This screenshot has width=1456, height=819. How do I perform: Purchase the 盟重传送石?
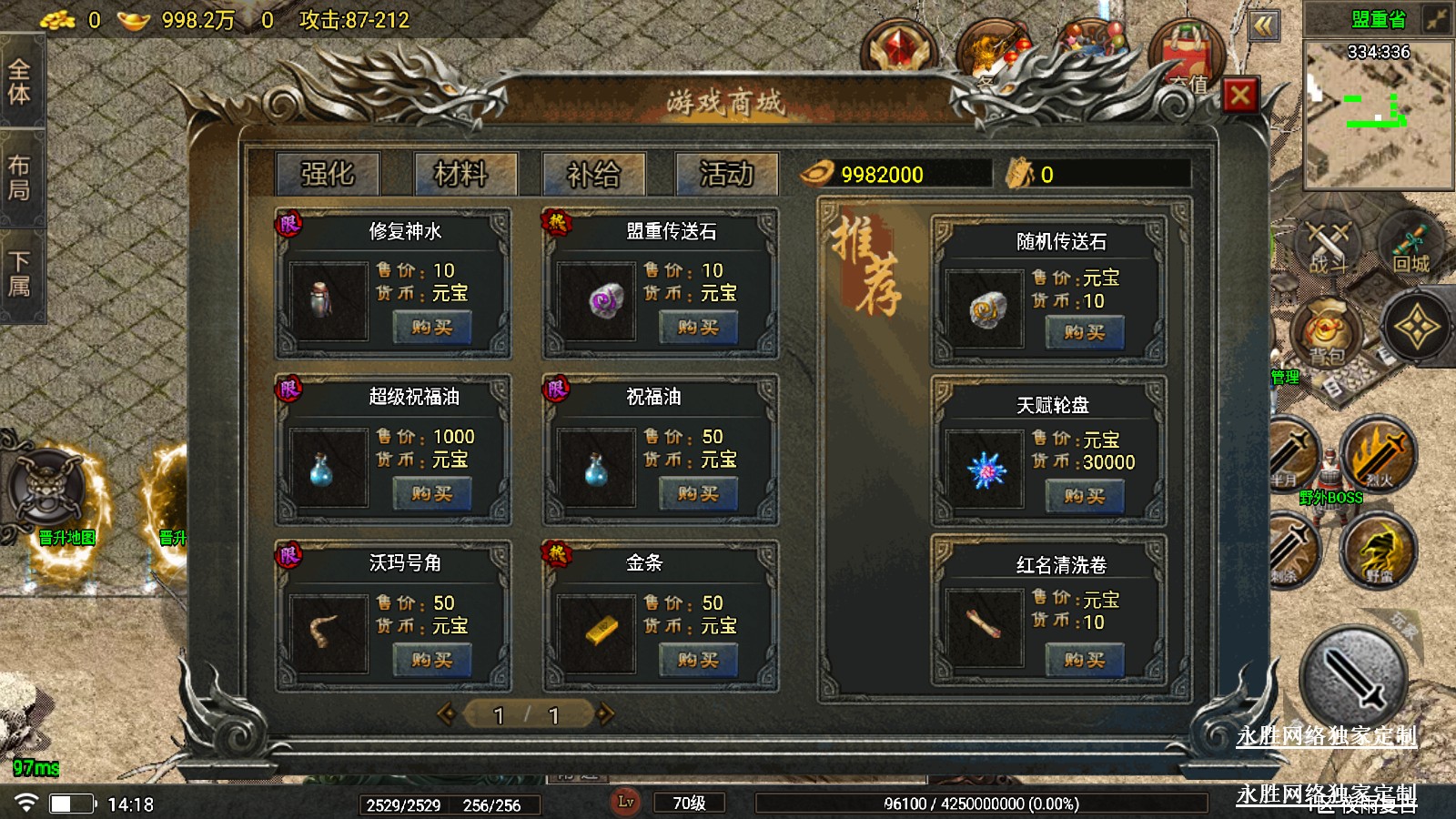tap(698, 328)
